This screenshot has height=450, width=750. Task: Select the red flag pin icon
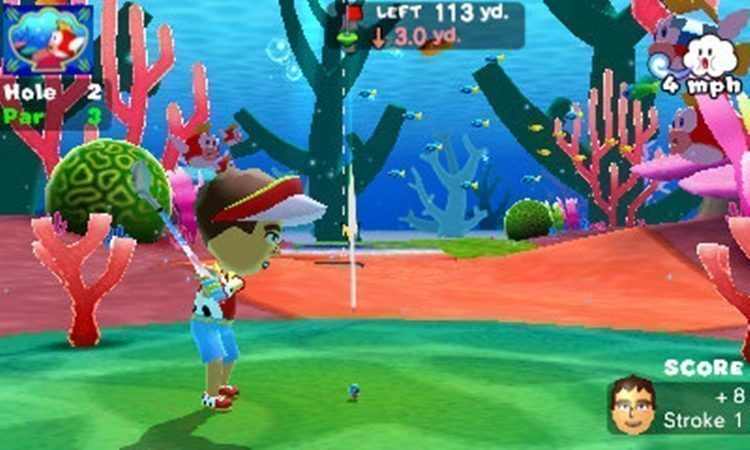click(x=353, y=13)
